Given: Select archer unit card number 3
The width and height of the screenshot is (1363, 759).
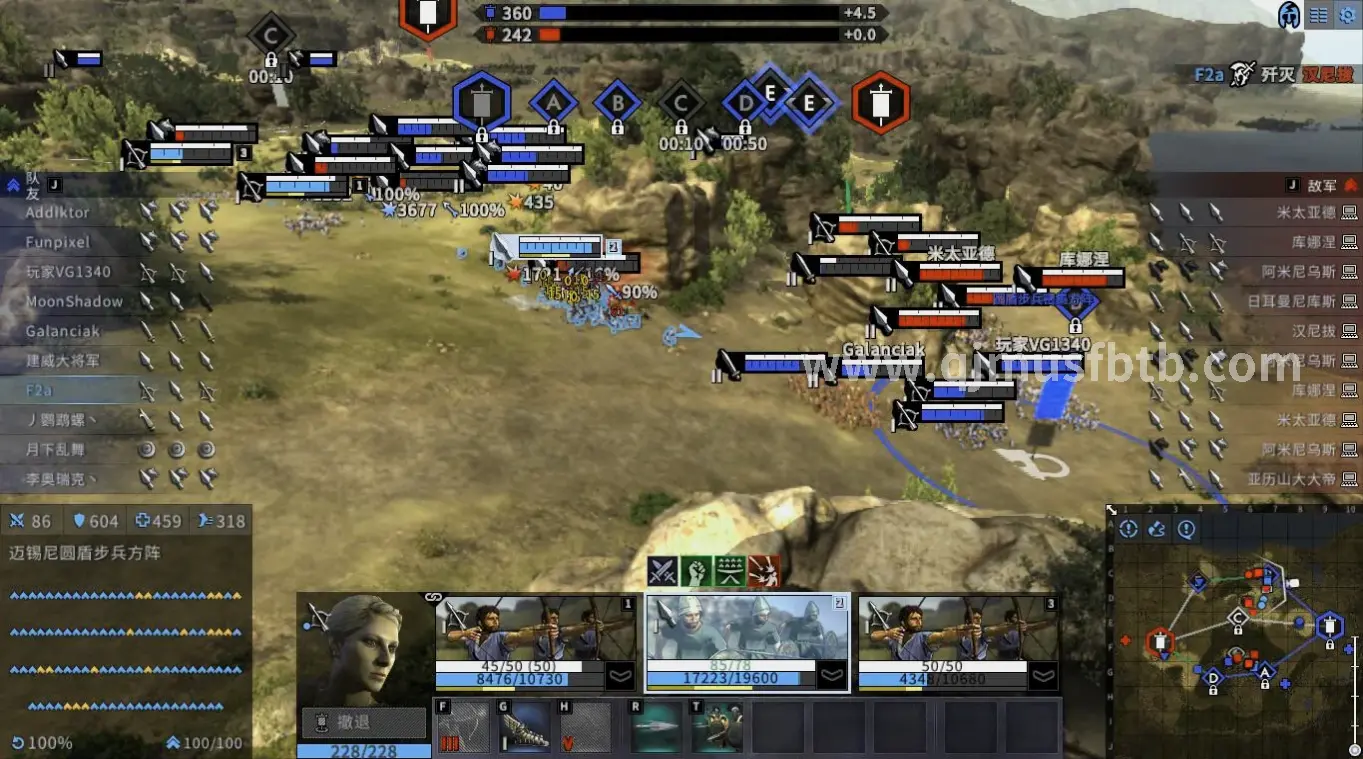Looking at the screenshot, I should coord(958,641).
